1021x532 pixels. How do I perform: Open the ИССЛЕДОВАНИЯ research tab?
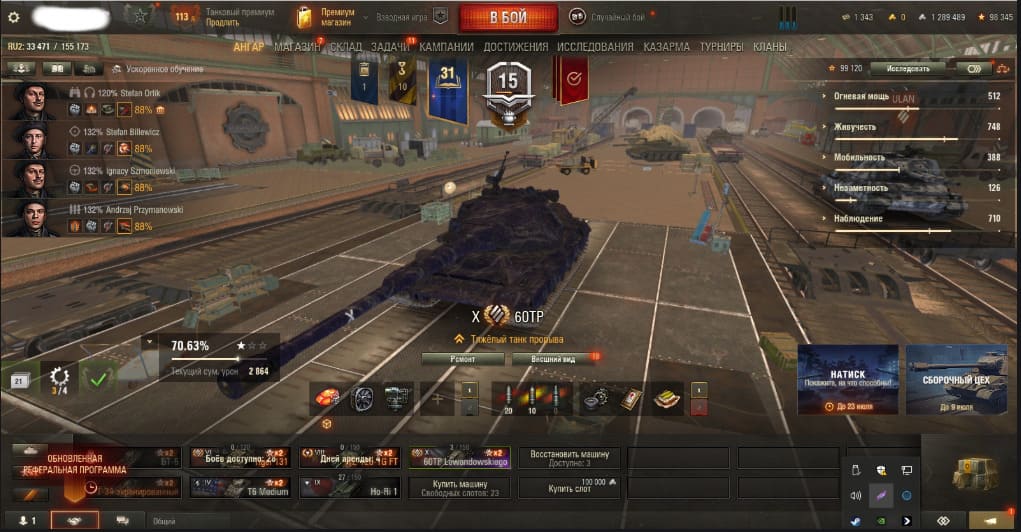pyautogui.click(x=595, y=47)
